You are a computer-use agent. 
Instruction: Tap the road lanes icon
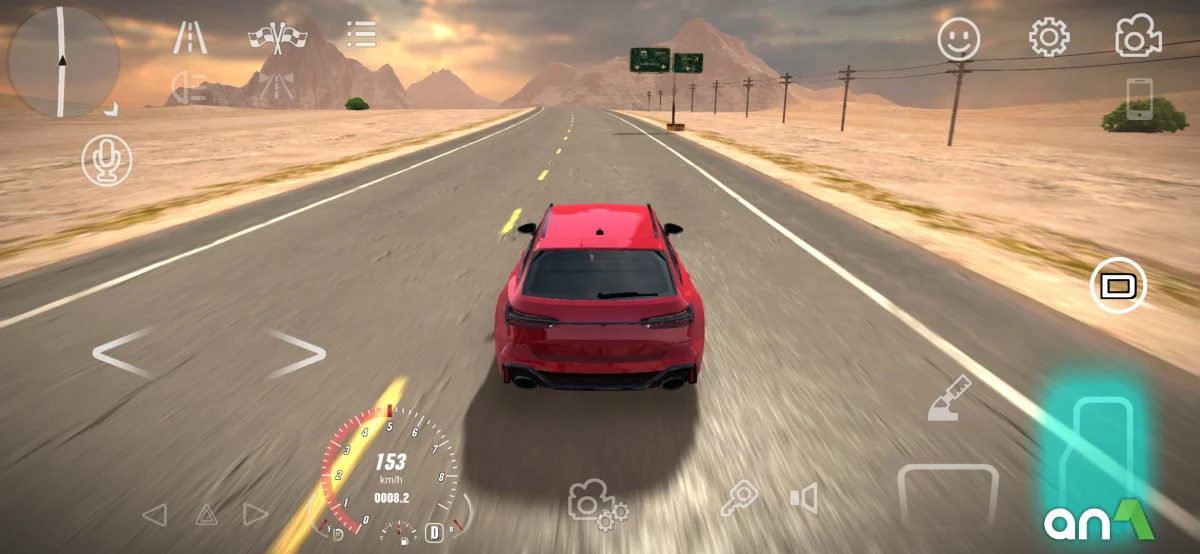point(190,37)
